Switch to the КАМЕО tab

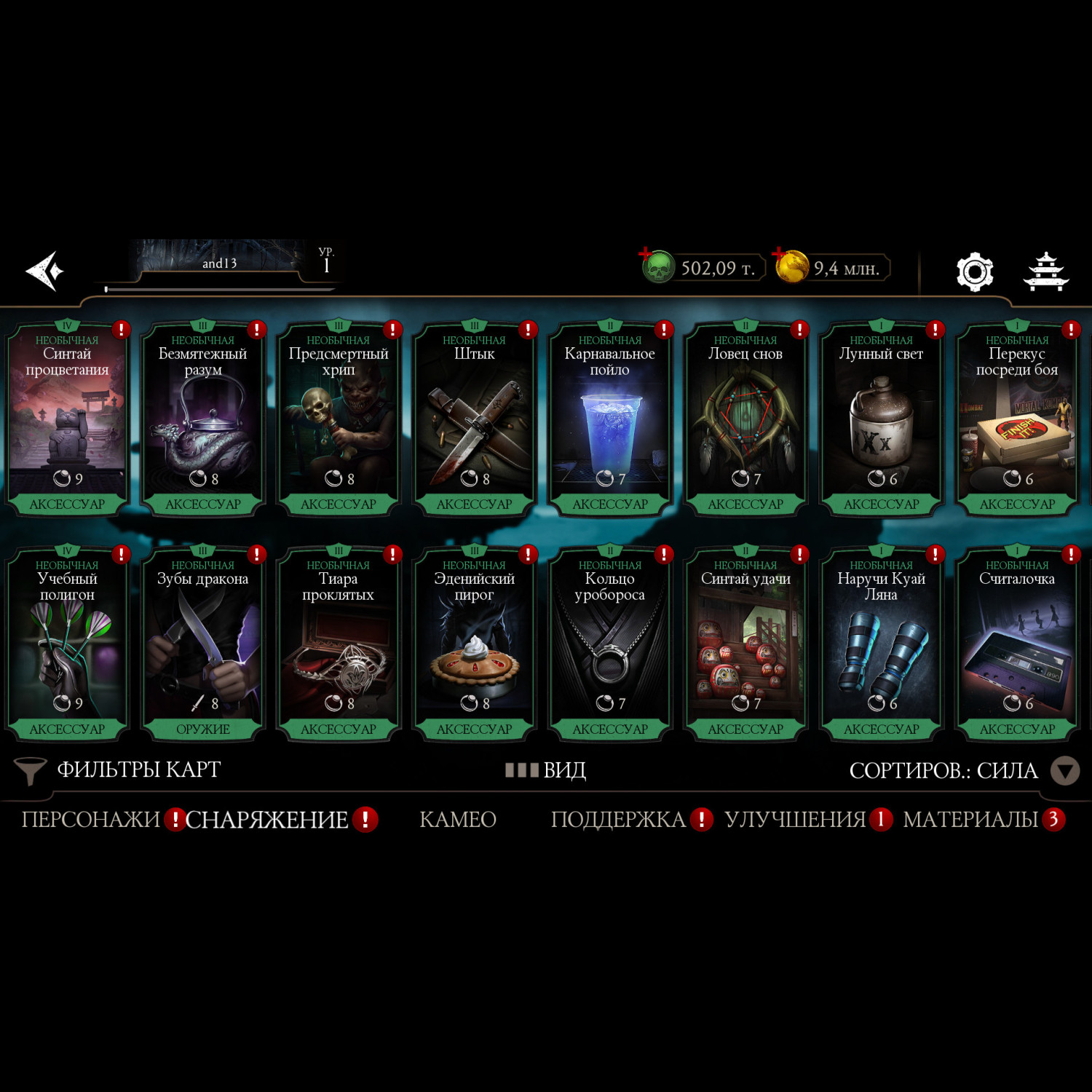pyautogui.click(x=458, y=820)
